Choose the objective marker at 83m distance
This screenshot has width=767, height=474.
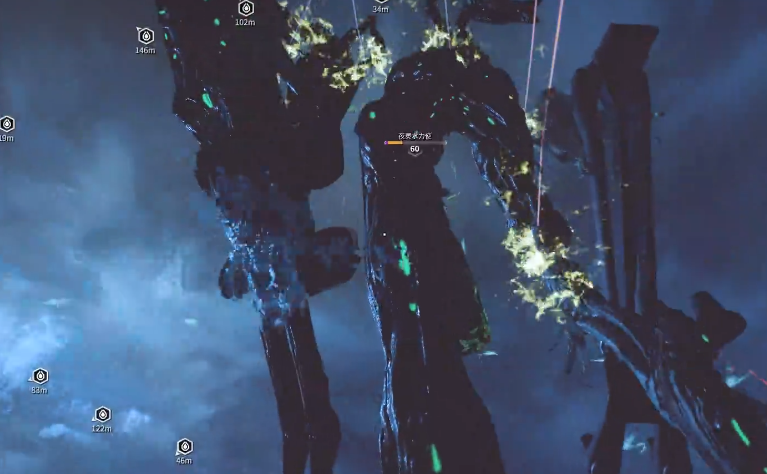(x=40, y=376)
